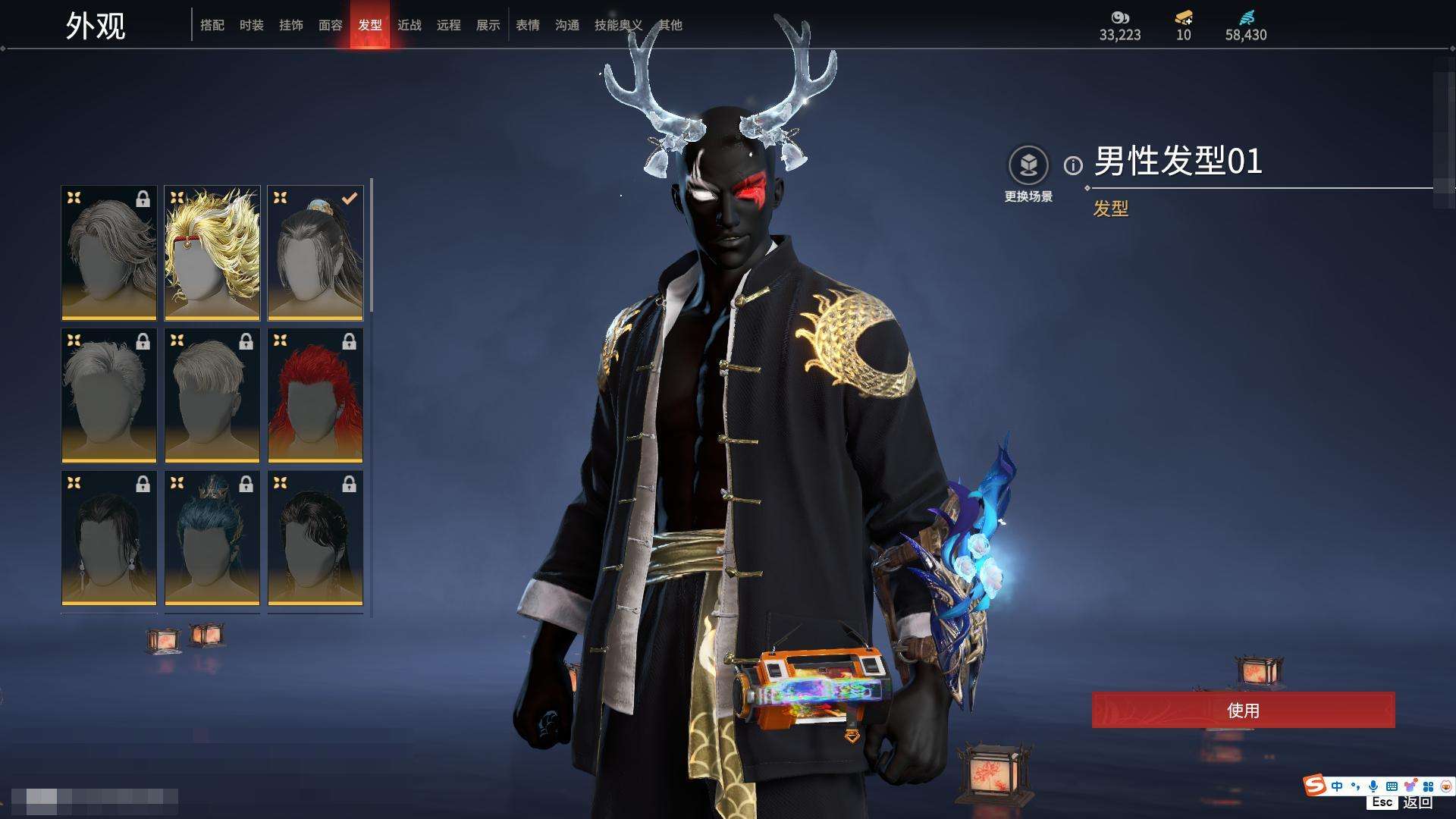Select the 挂饰 tab
Screen dimensions: 1456x819
coord(291,25)
